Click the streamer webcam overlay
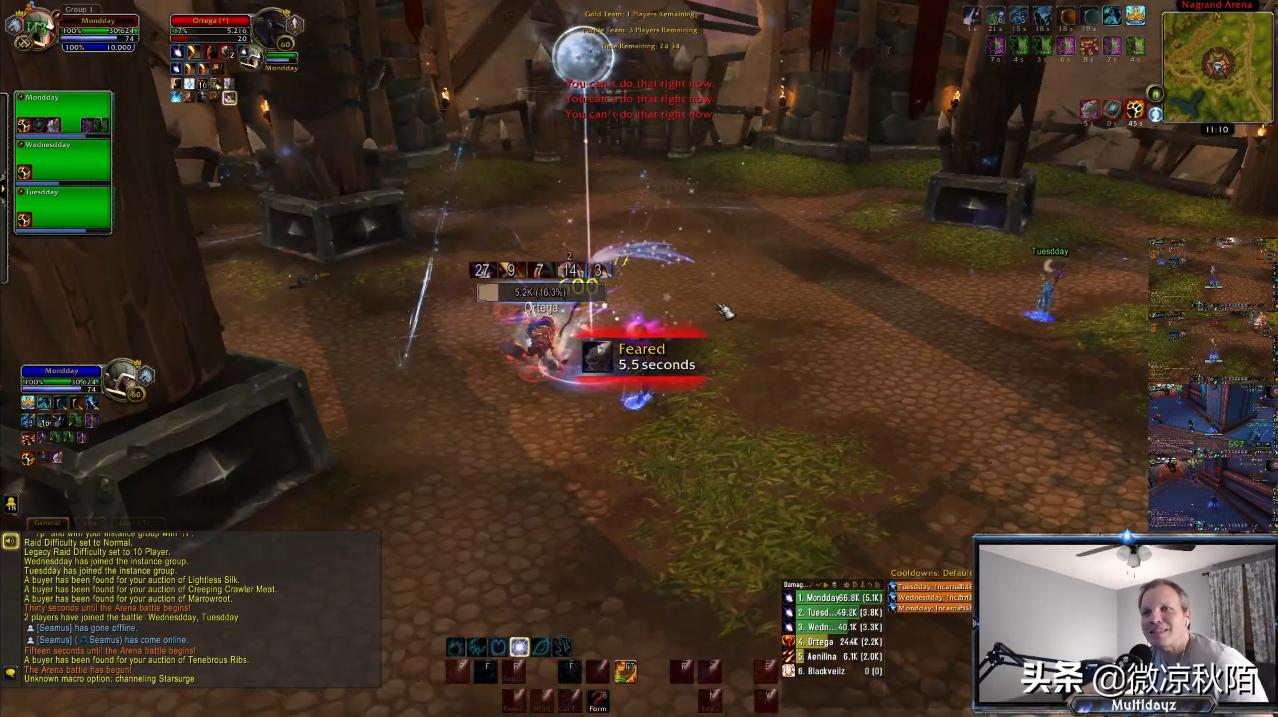Viewport: 1278px width, 717px height. [1125, 620]
